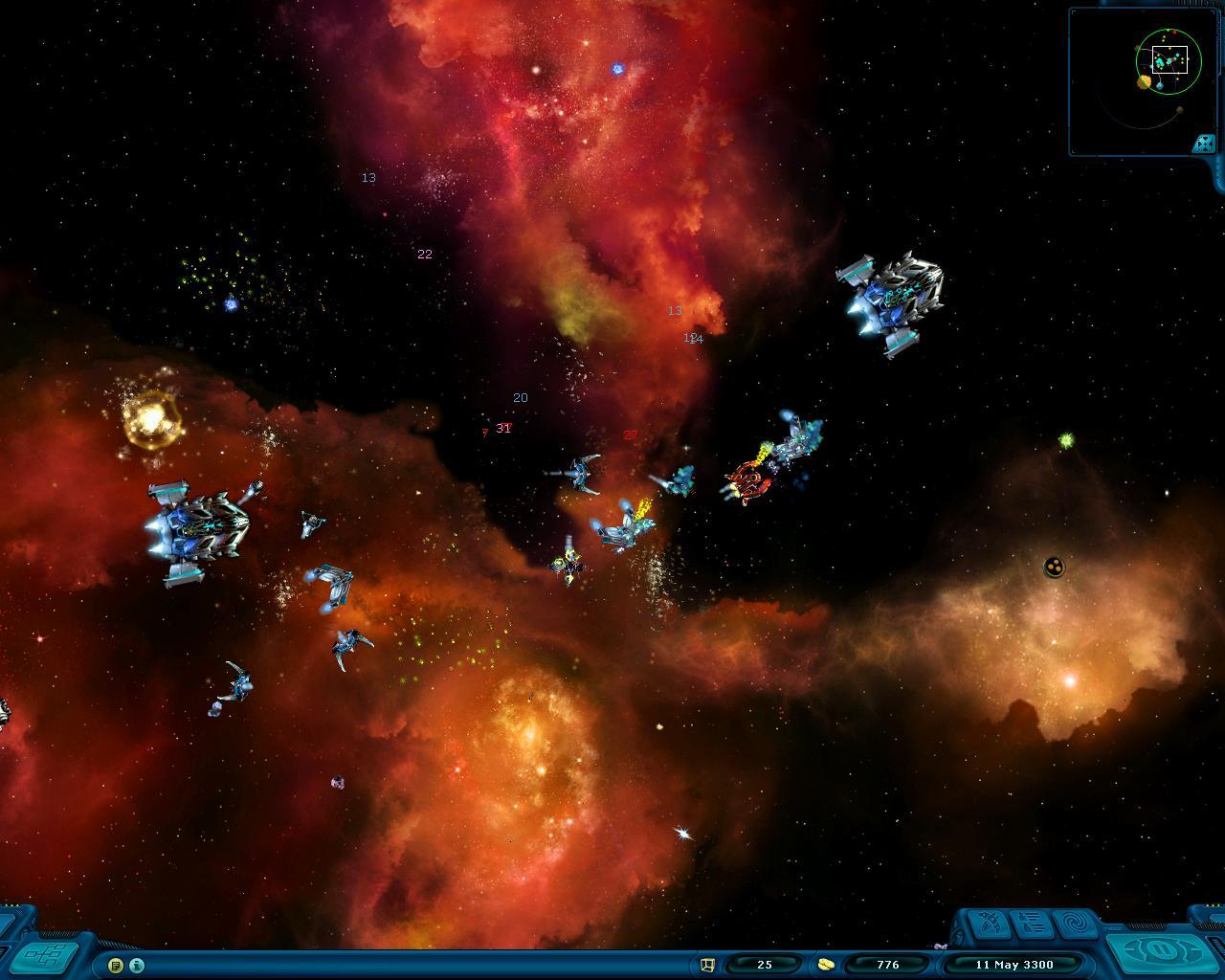Click the star system minimap

coord(1139,81)
